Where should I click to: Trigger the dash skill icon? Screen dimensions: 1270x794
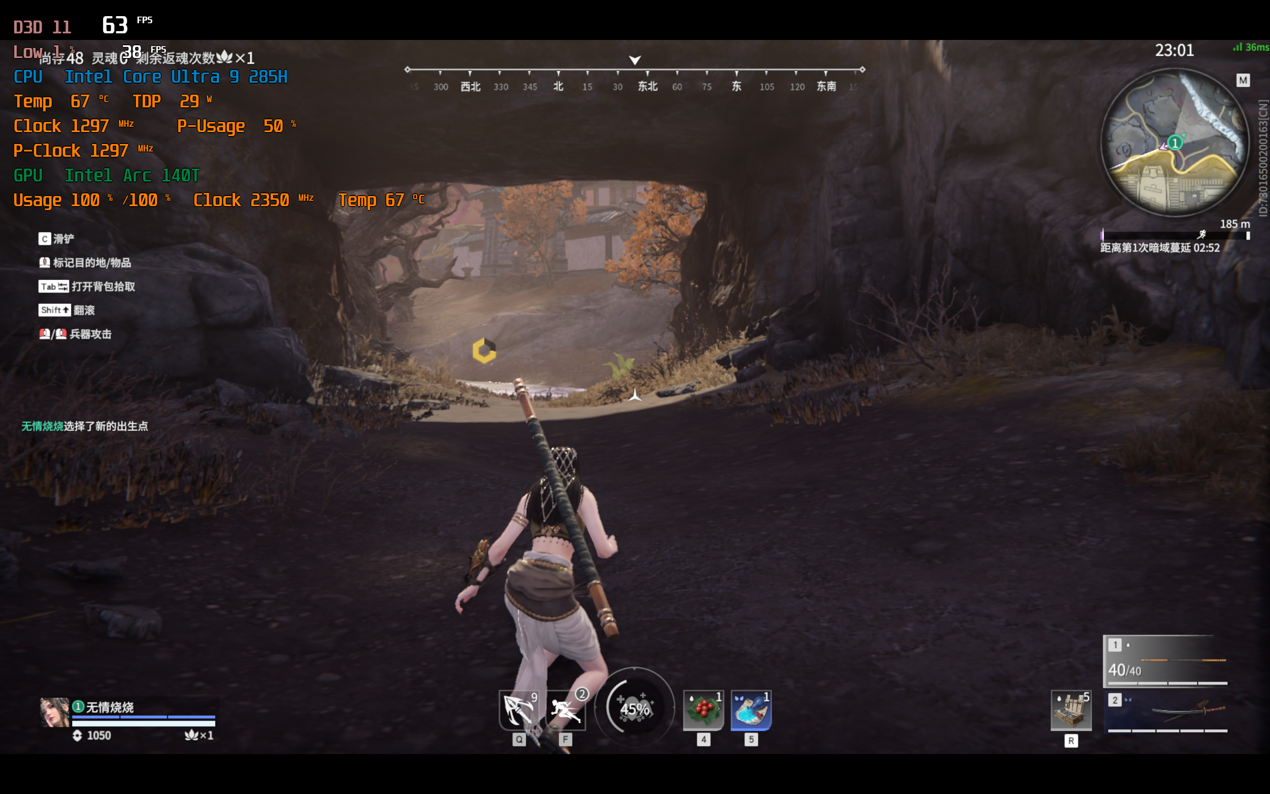point(566,710)
